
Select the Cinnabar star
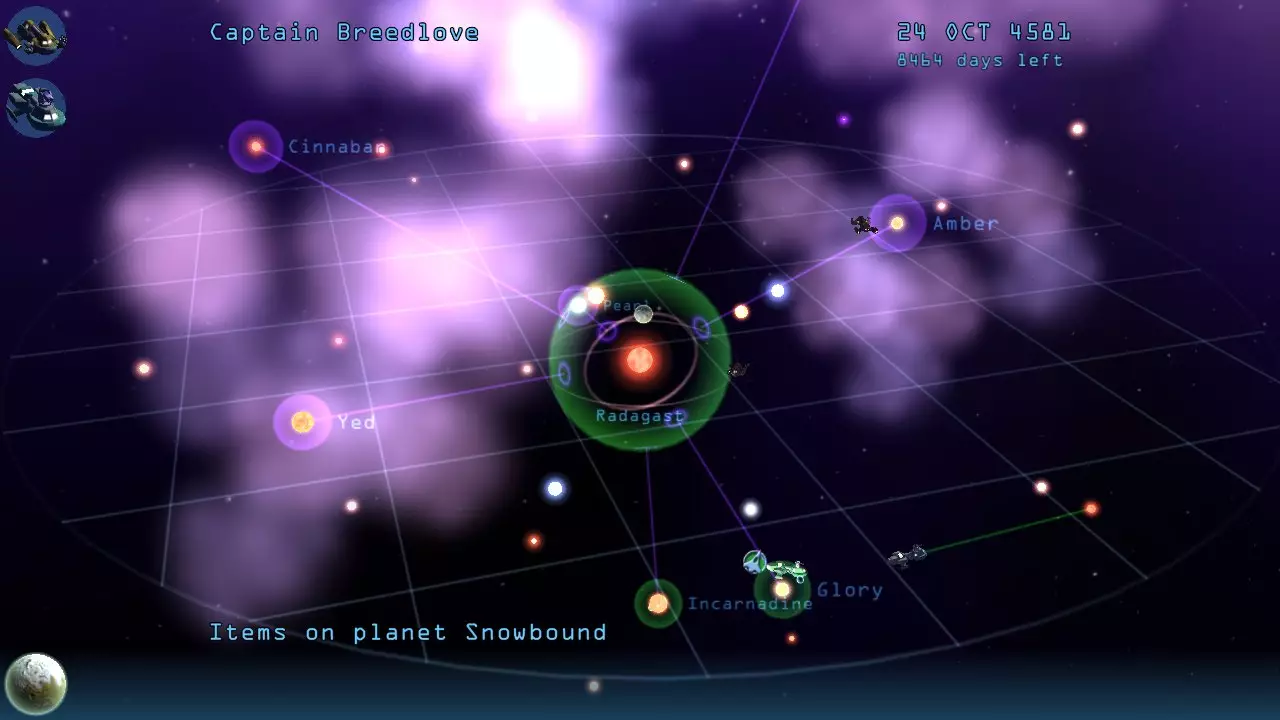[x=254, y=146]
